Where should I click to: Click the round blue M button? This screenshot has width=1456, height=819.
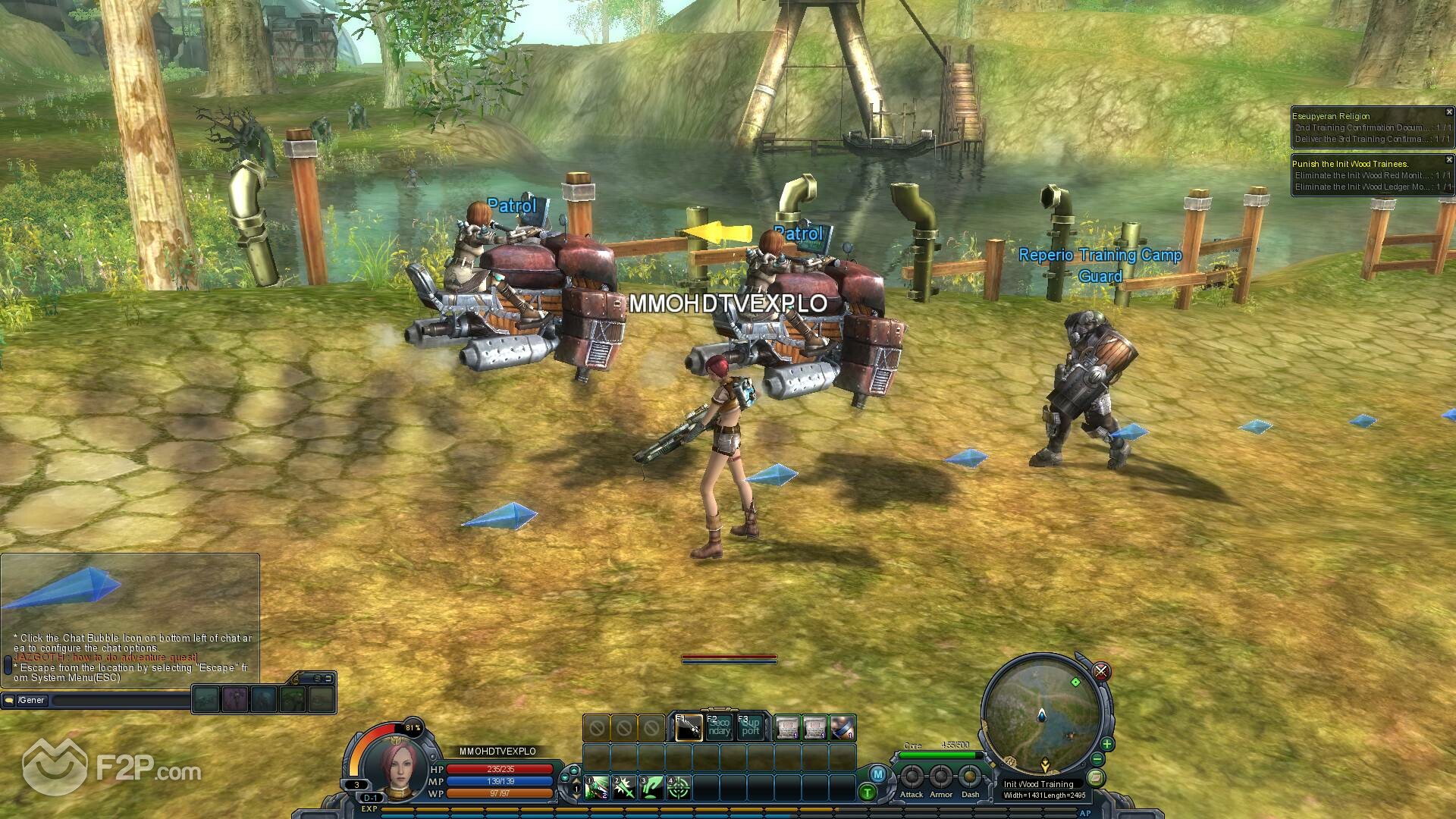click(x=878, y=774)
